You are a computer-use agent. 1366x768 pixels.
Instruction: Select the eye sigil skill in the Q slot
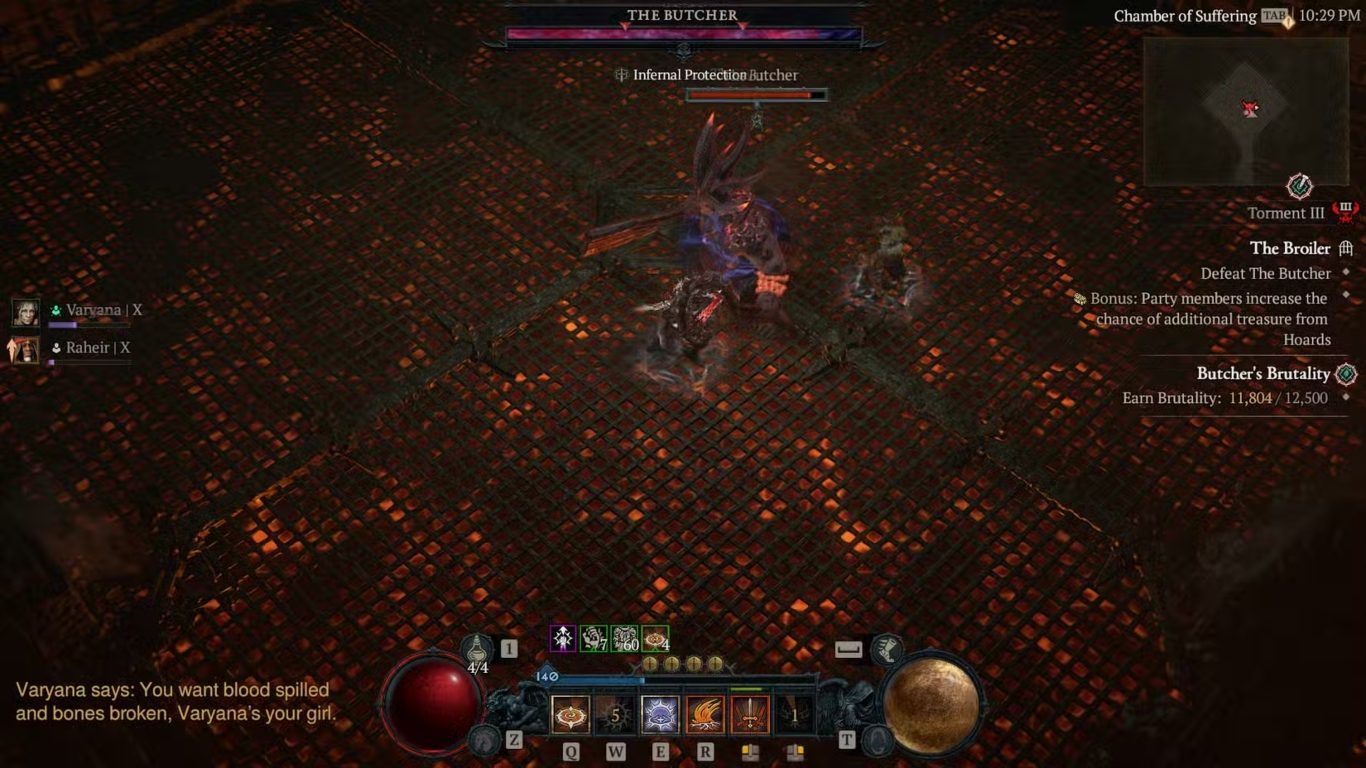point(570,714)
